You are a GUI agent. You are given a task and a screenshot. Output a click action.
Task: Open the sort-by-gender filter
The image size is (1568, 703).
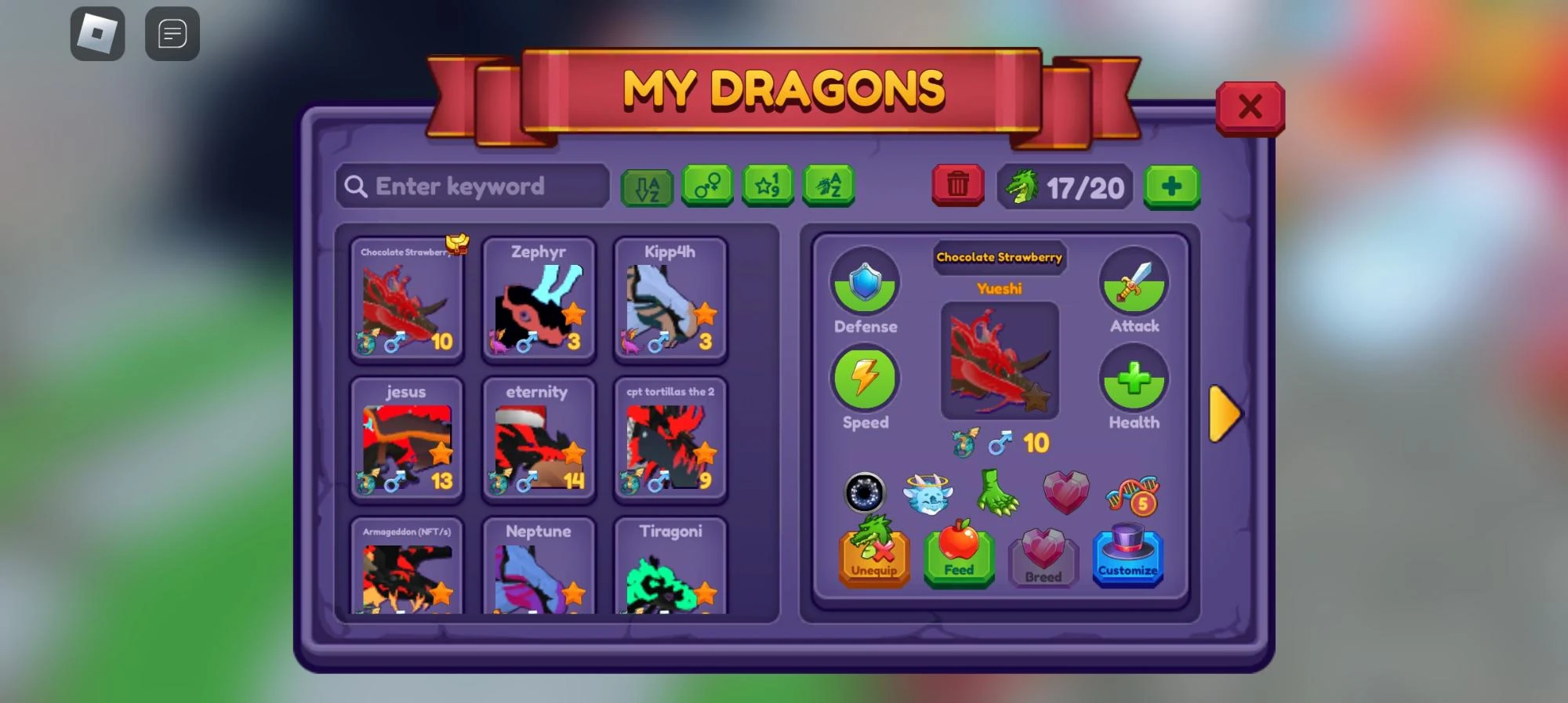point(707,186)
